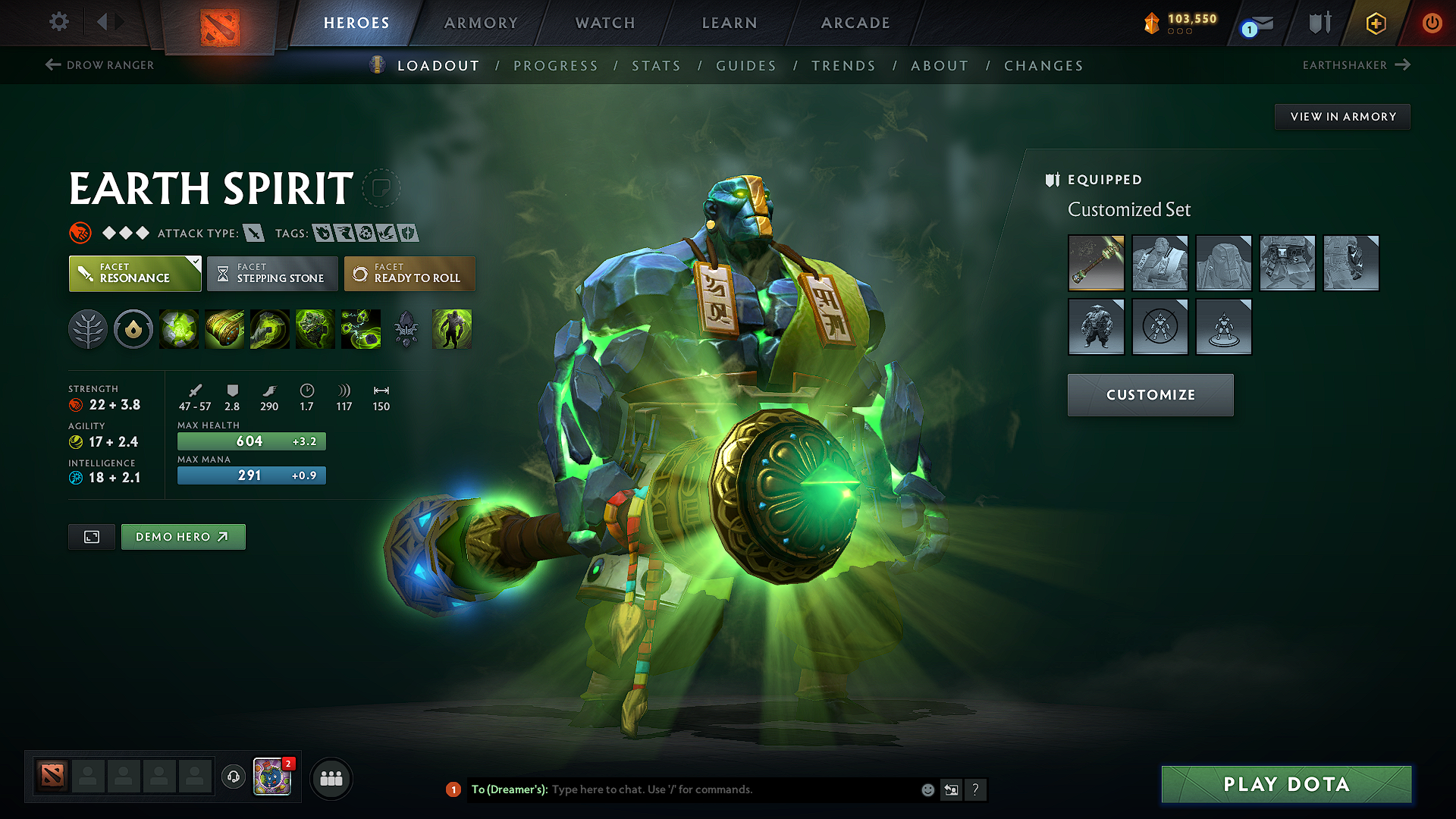Open View In Armory
The image size is (1456, 819).
pos(1342,116)
